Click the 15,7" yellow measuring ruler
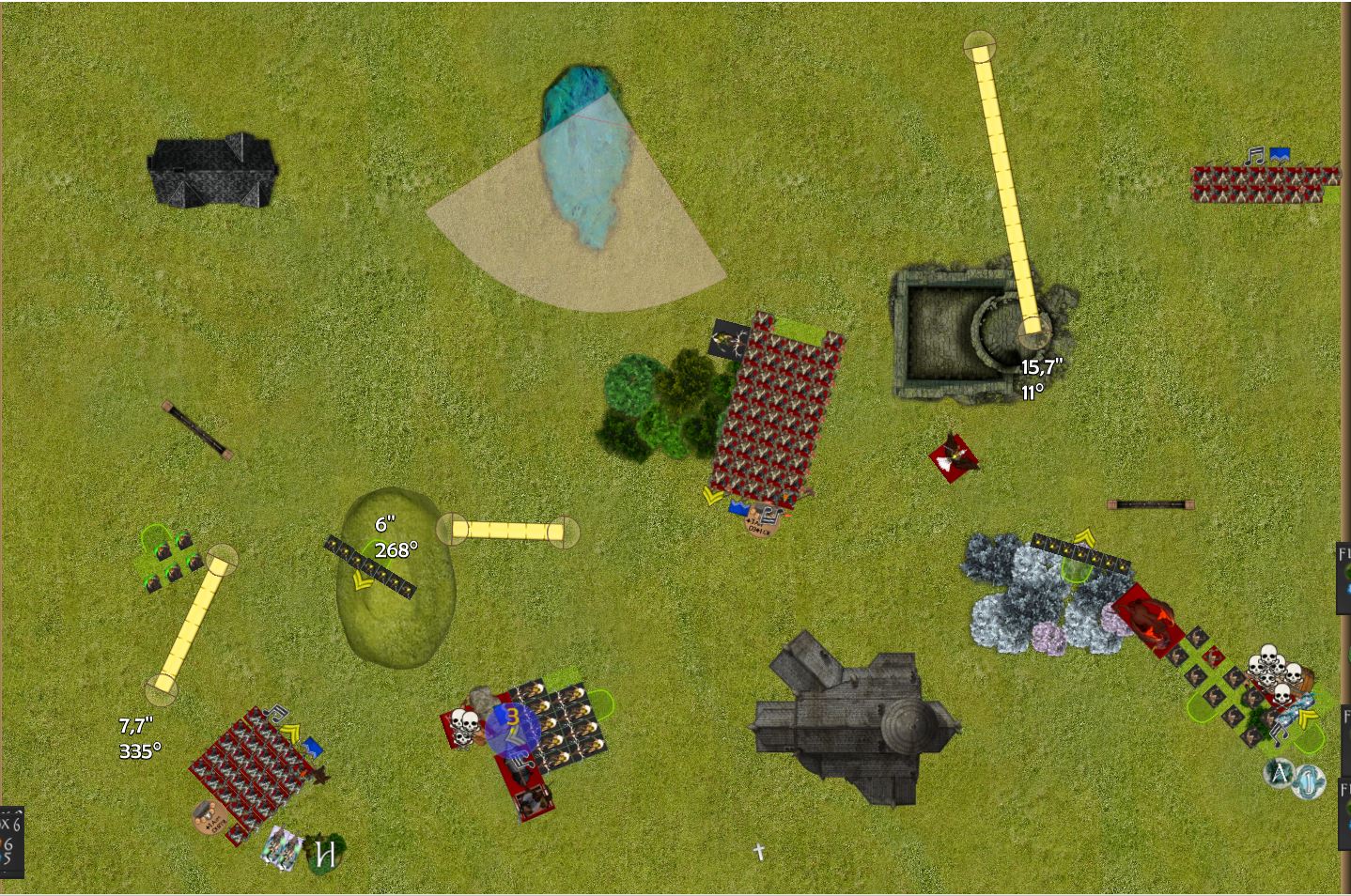This screenshot has height=896, width=1351. (1006, 188)
